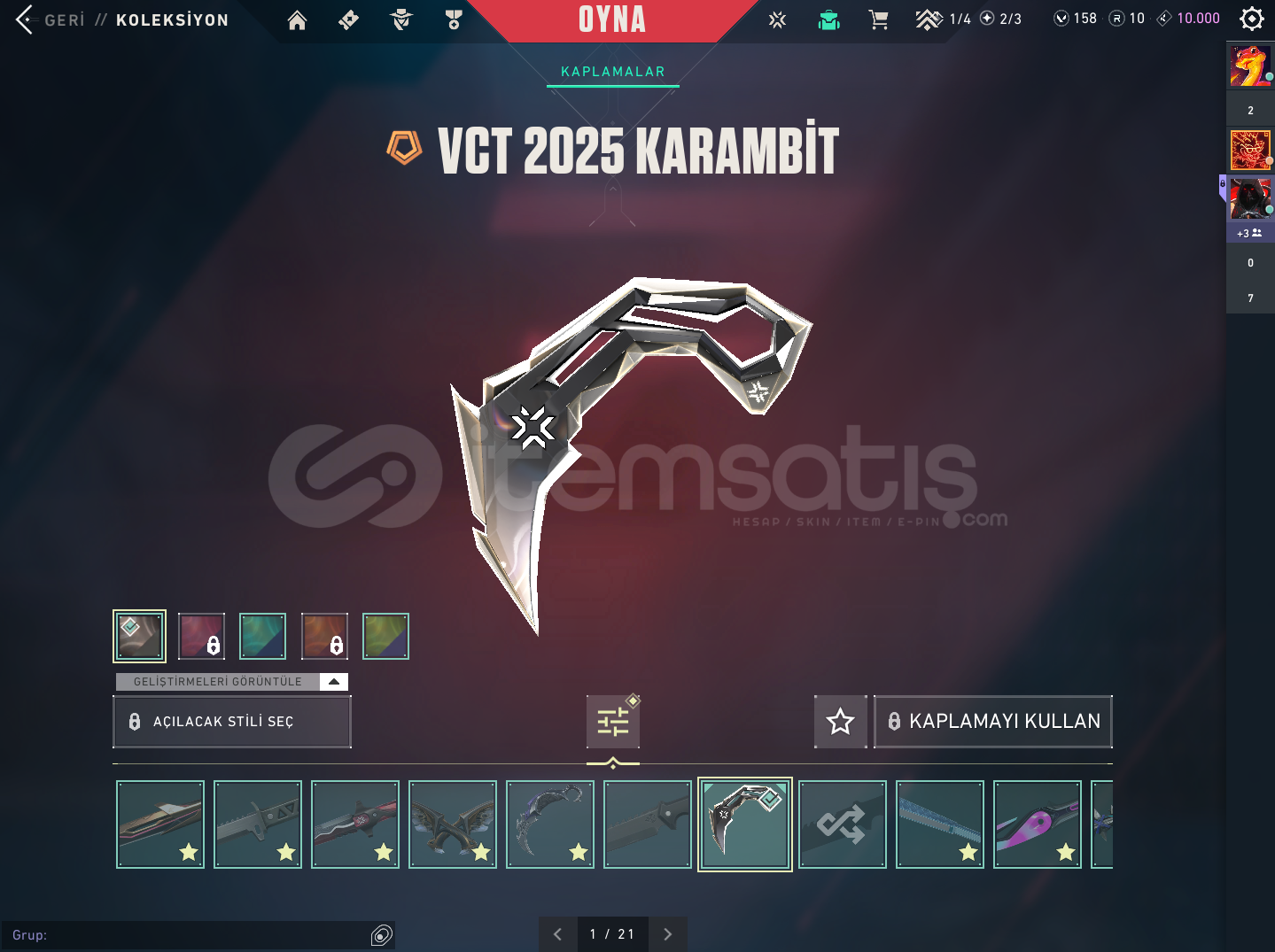Open the Store shopping cart icon
Screen dimensions: 1275x952
coord(879,19)
